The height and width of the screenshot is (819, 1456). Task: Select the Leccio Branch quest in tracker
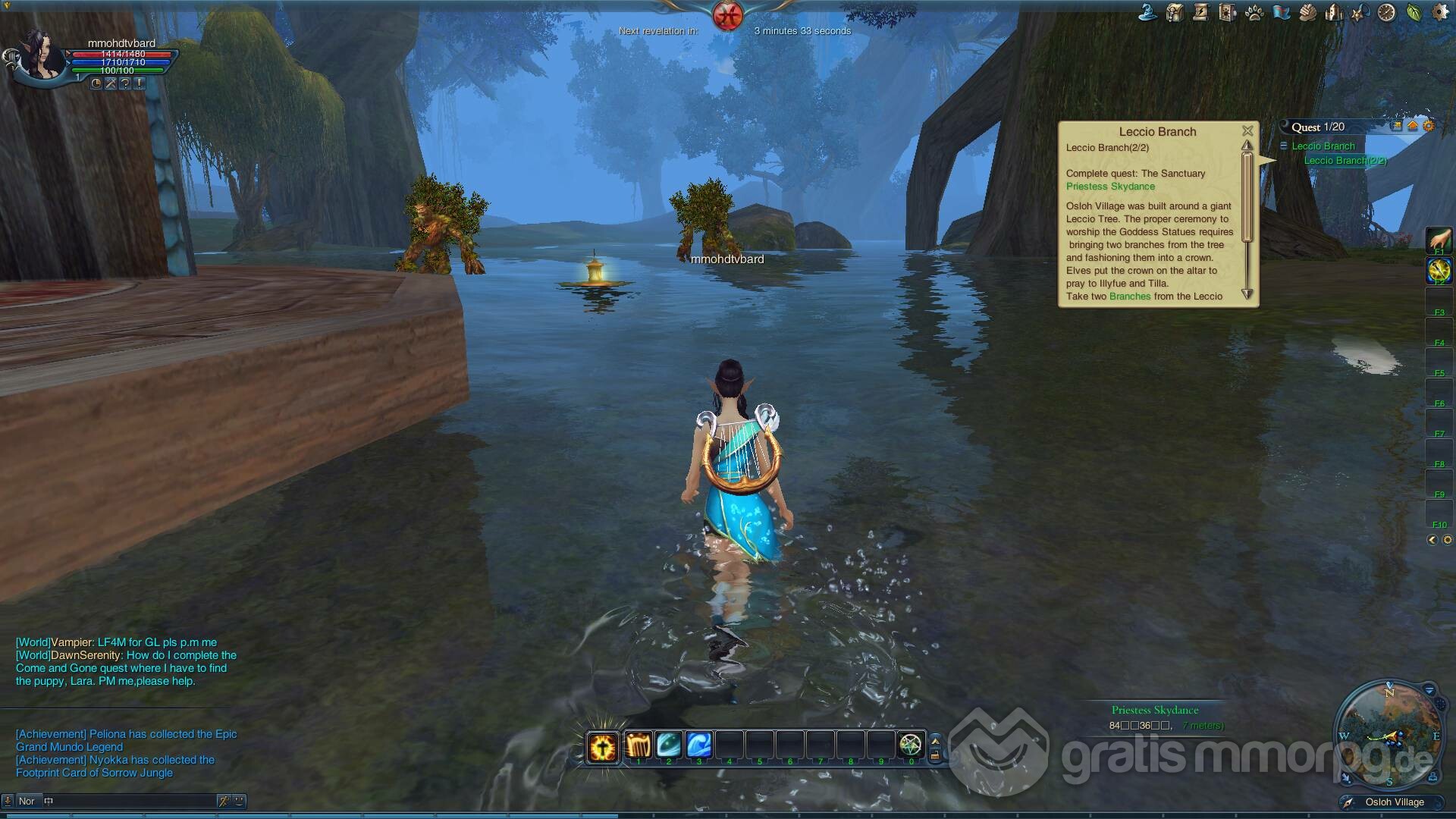[x=1323, y=146]
